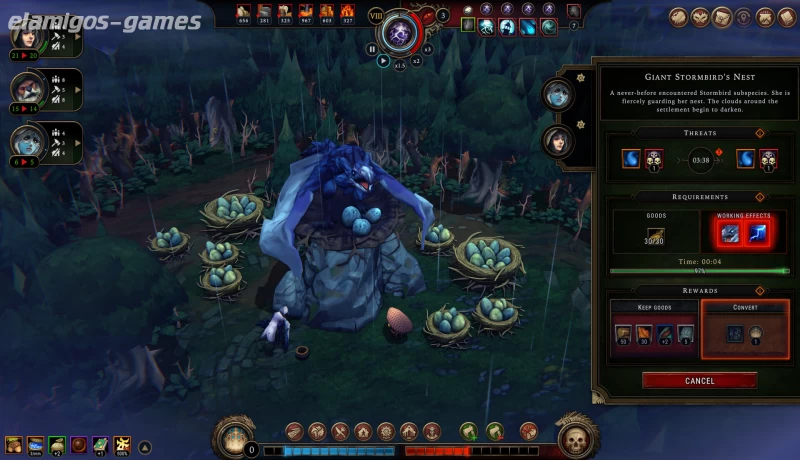Expand the active effects arrow button
The width and height of the screenshot is (800, 460).
(145, 447)
